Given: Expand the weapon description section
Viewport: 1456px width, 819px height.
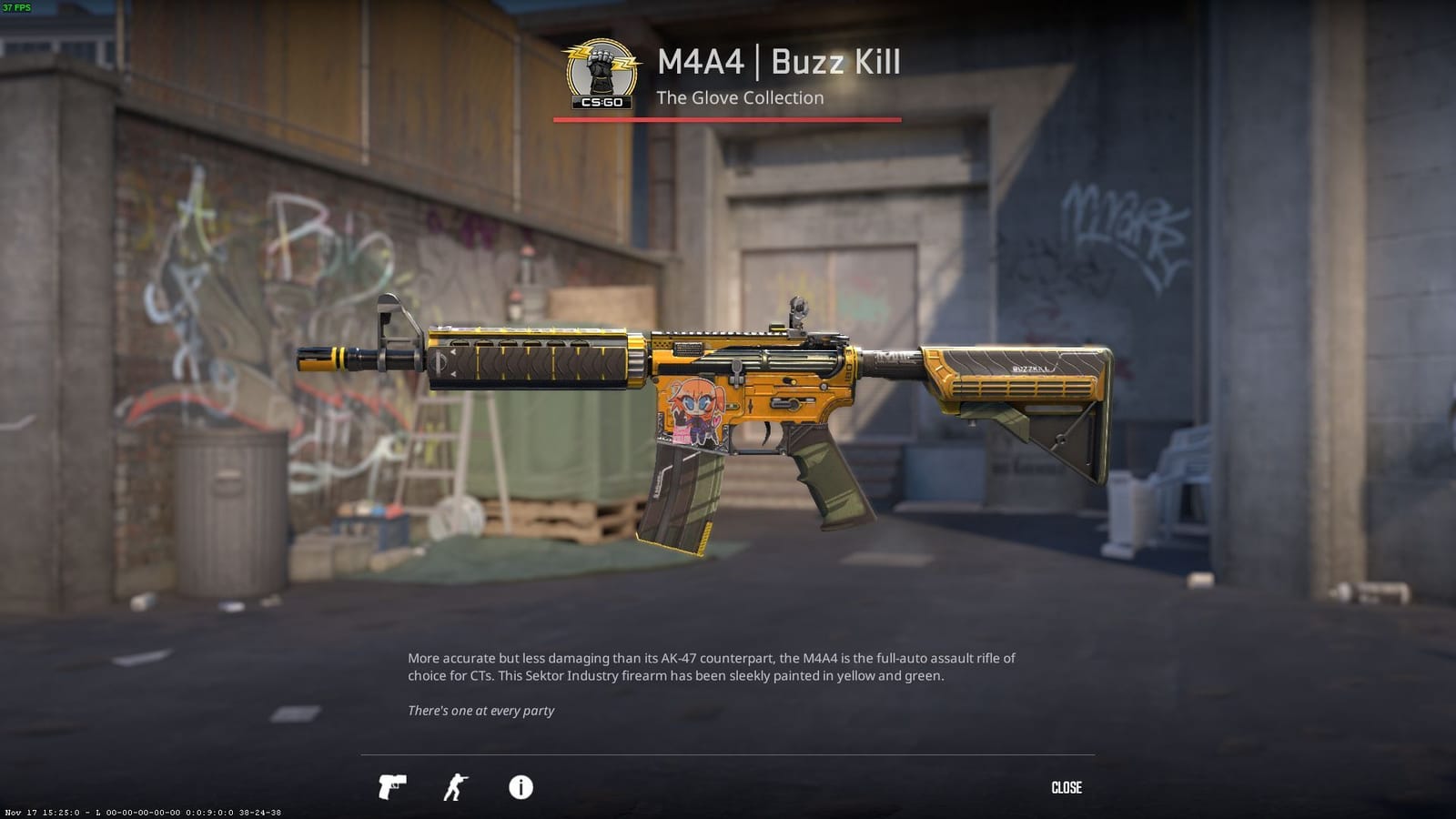Looking at the screenshot, I should (713, 666).
